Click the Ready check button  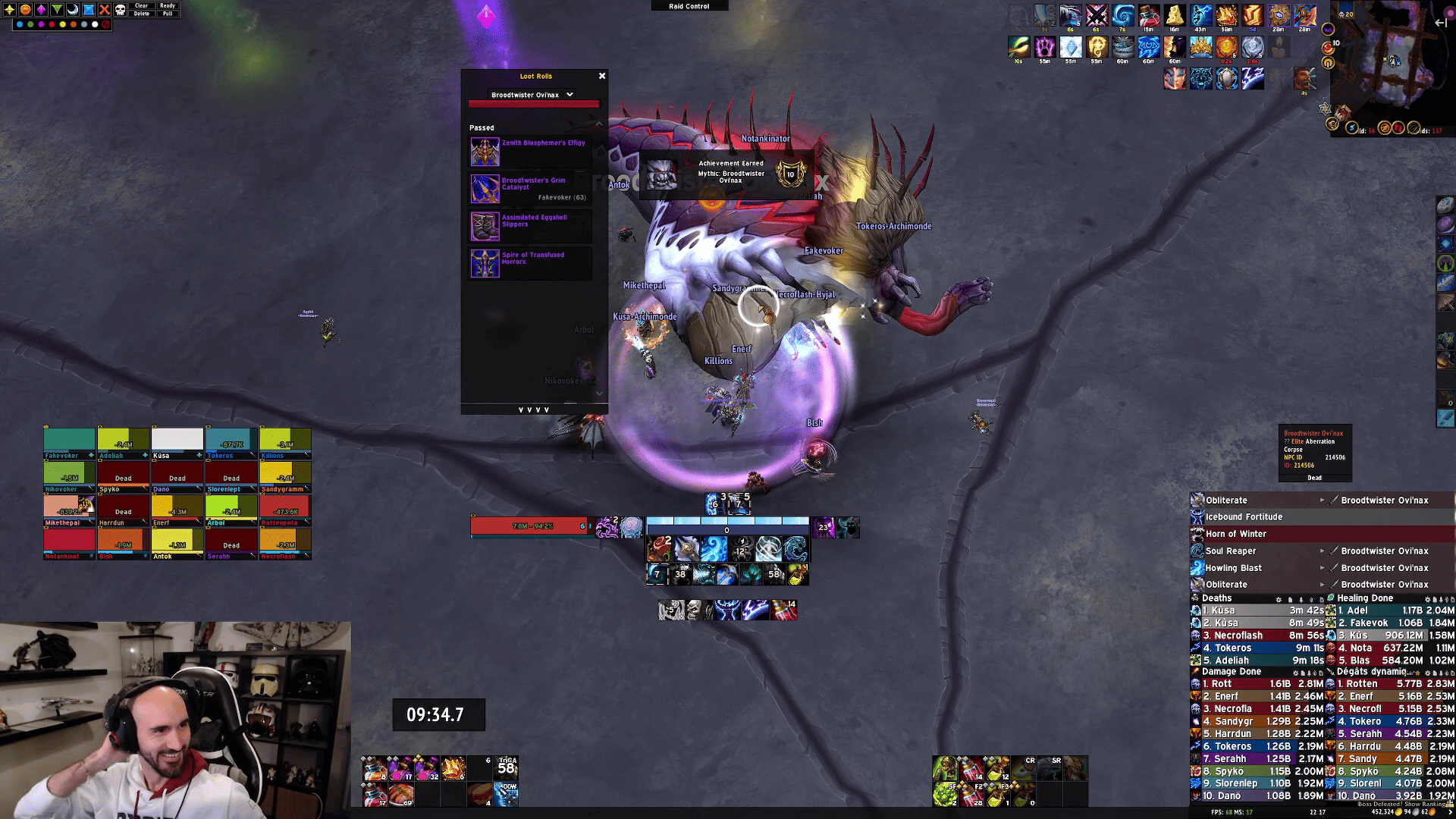click(x=168, y=5)
